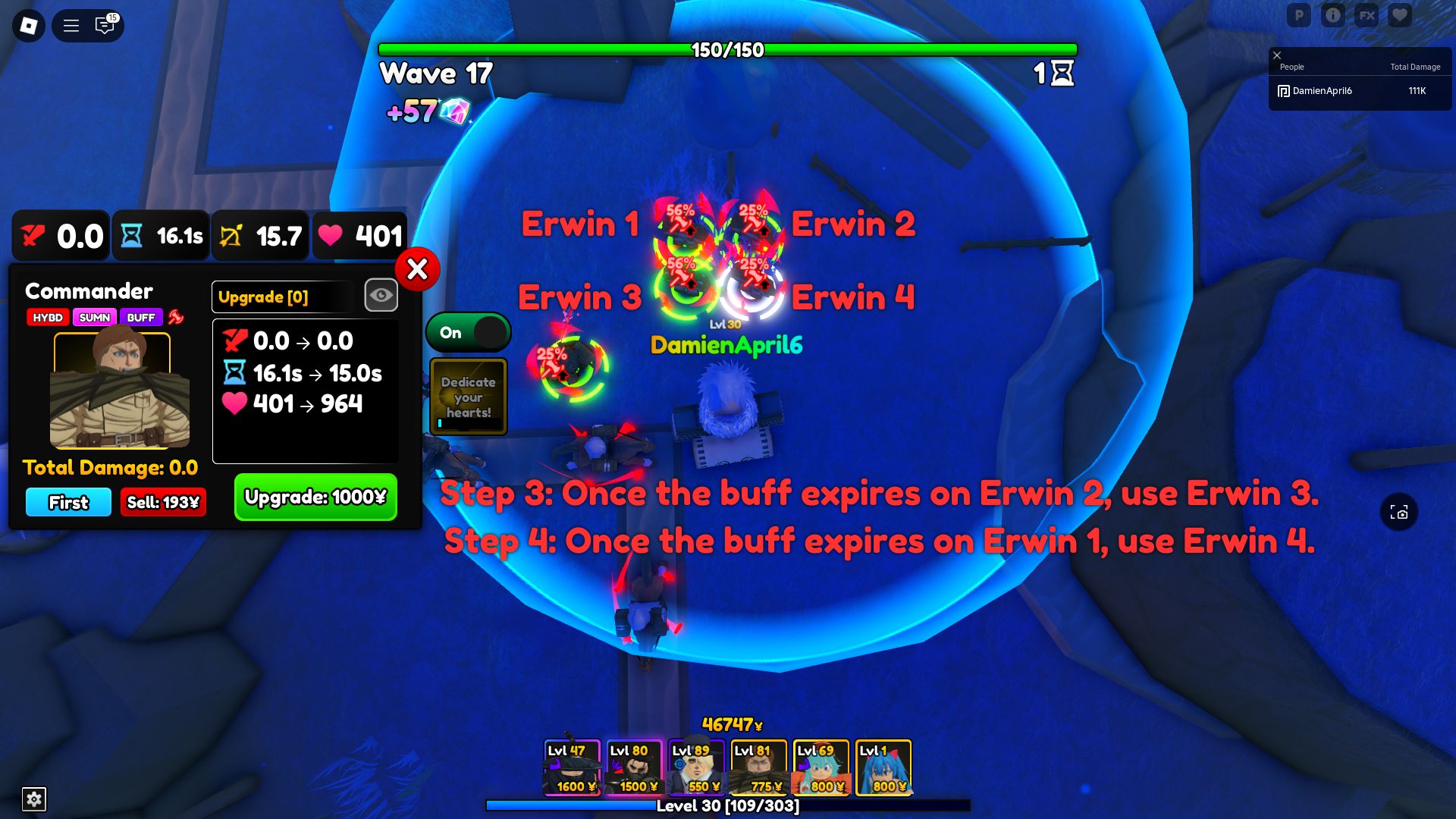Capture a screenshot with the camera icon
The height and width of the screenshot is (819, 1456).
(1399, 512)
